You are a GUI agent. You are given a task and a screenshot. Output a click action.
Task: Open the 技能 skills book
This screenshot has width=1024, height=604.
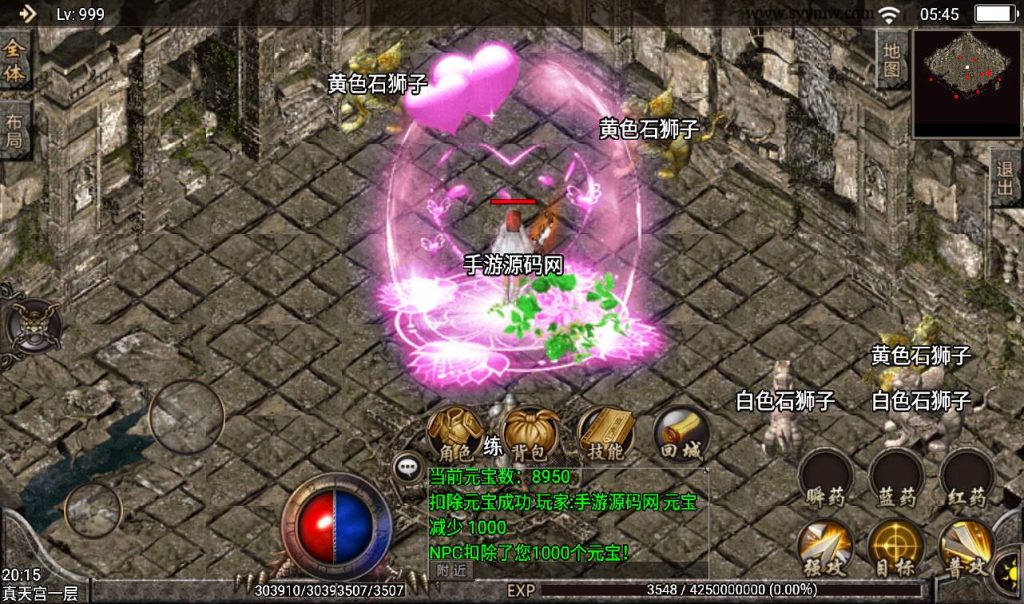click(606, 433)
